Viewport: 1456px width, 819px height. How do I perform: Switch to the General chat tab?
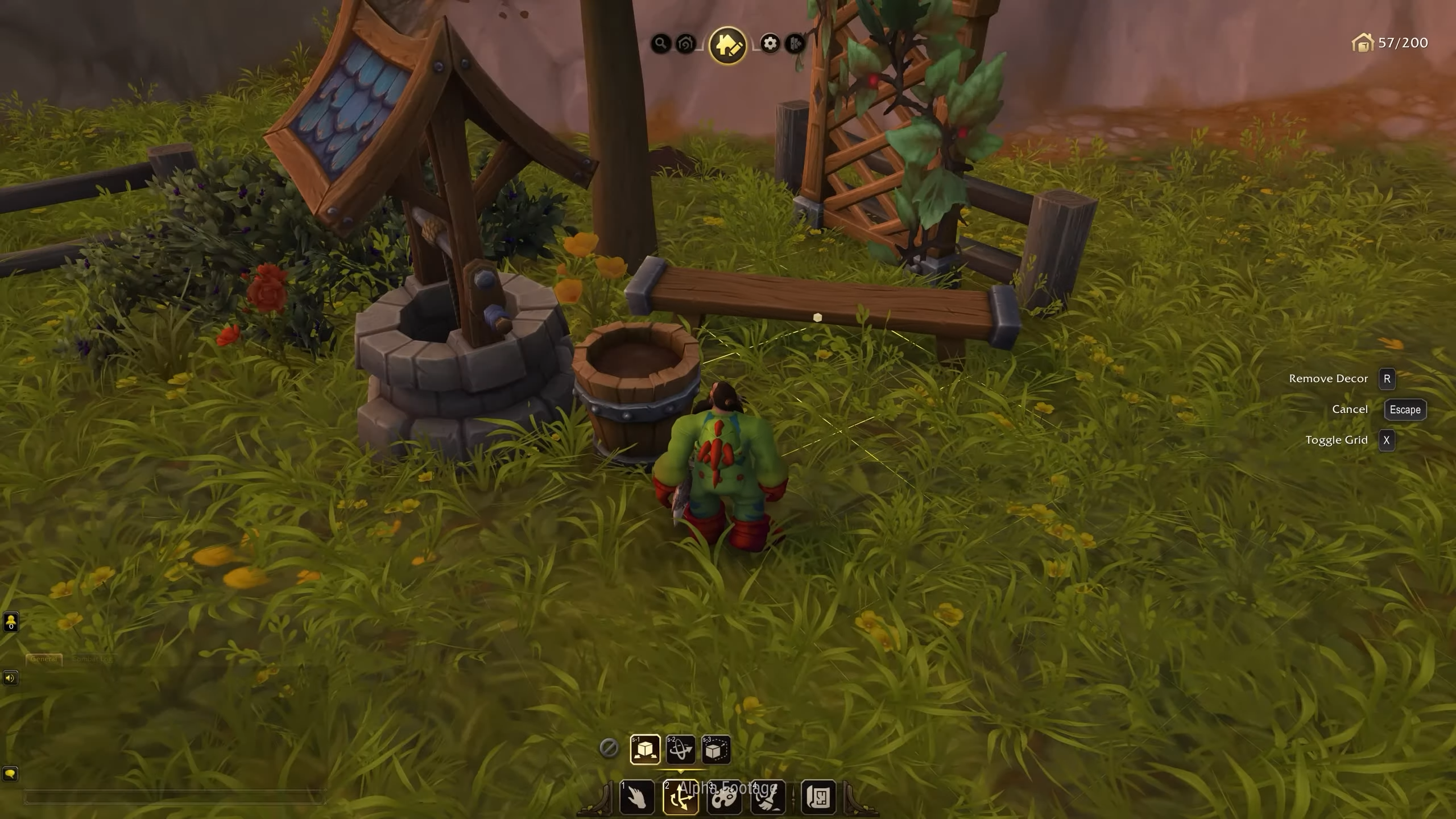coord(44,660)
